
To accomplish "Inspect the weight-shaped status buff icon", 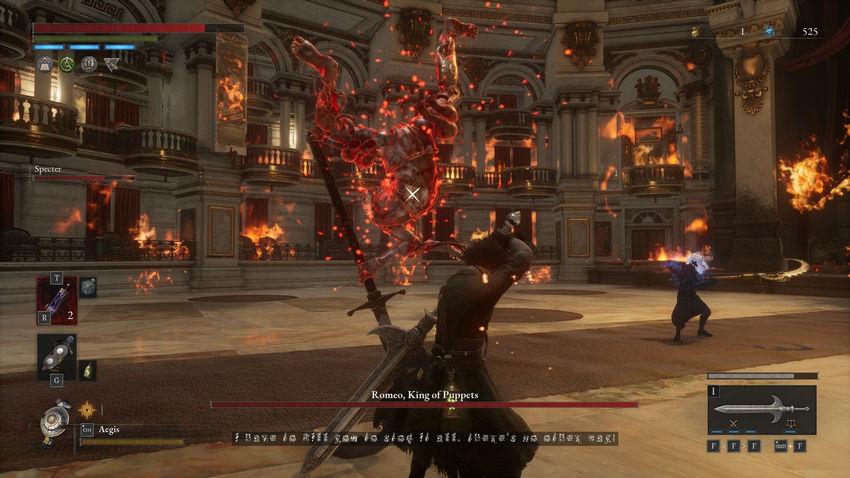I will click(x=45, y=64).
